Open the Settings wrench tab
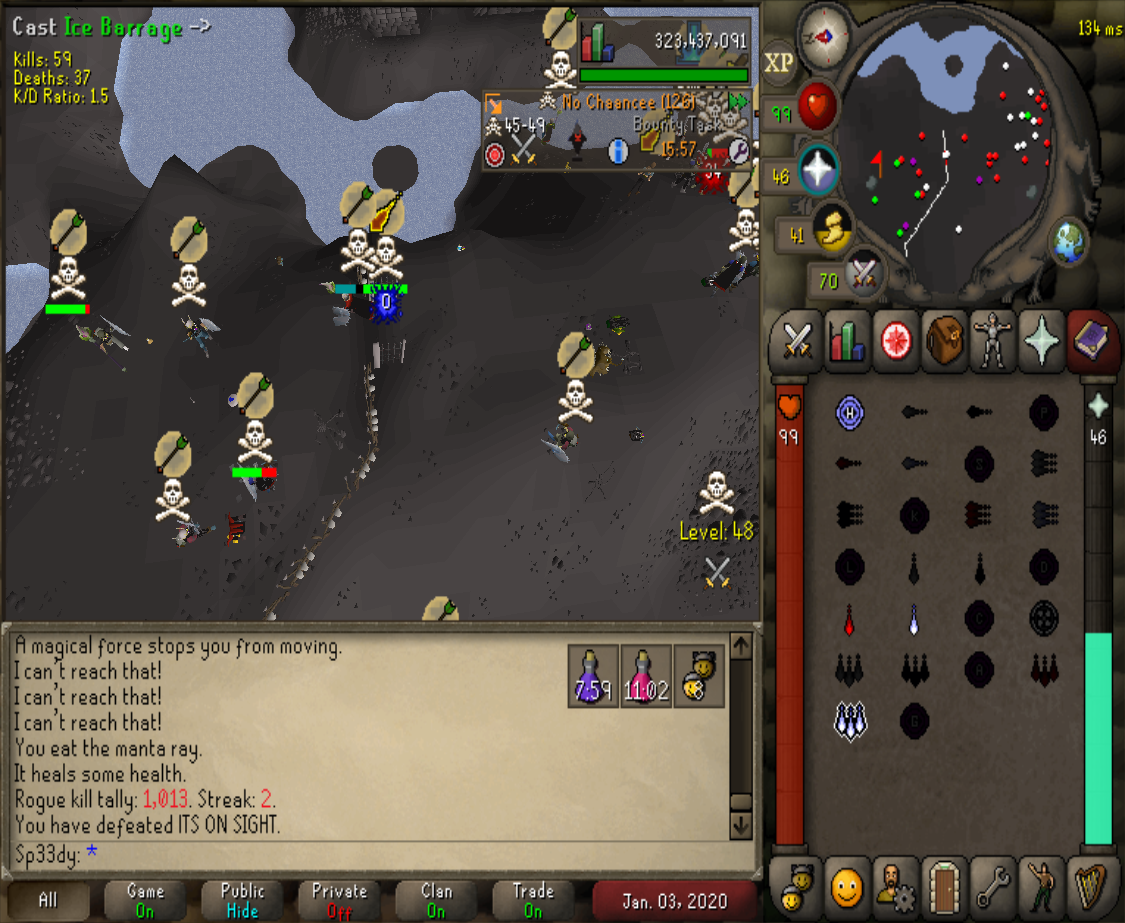1125x923 pixels. click(993, 884)
